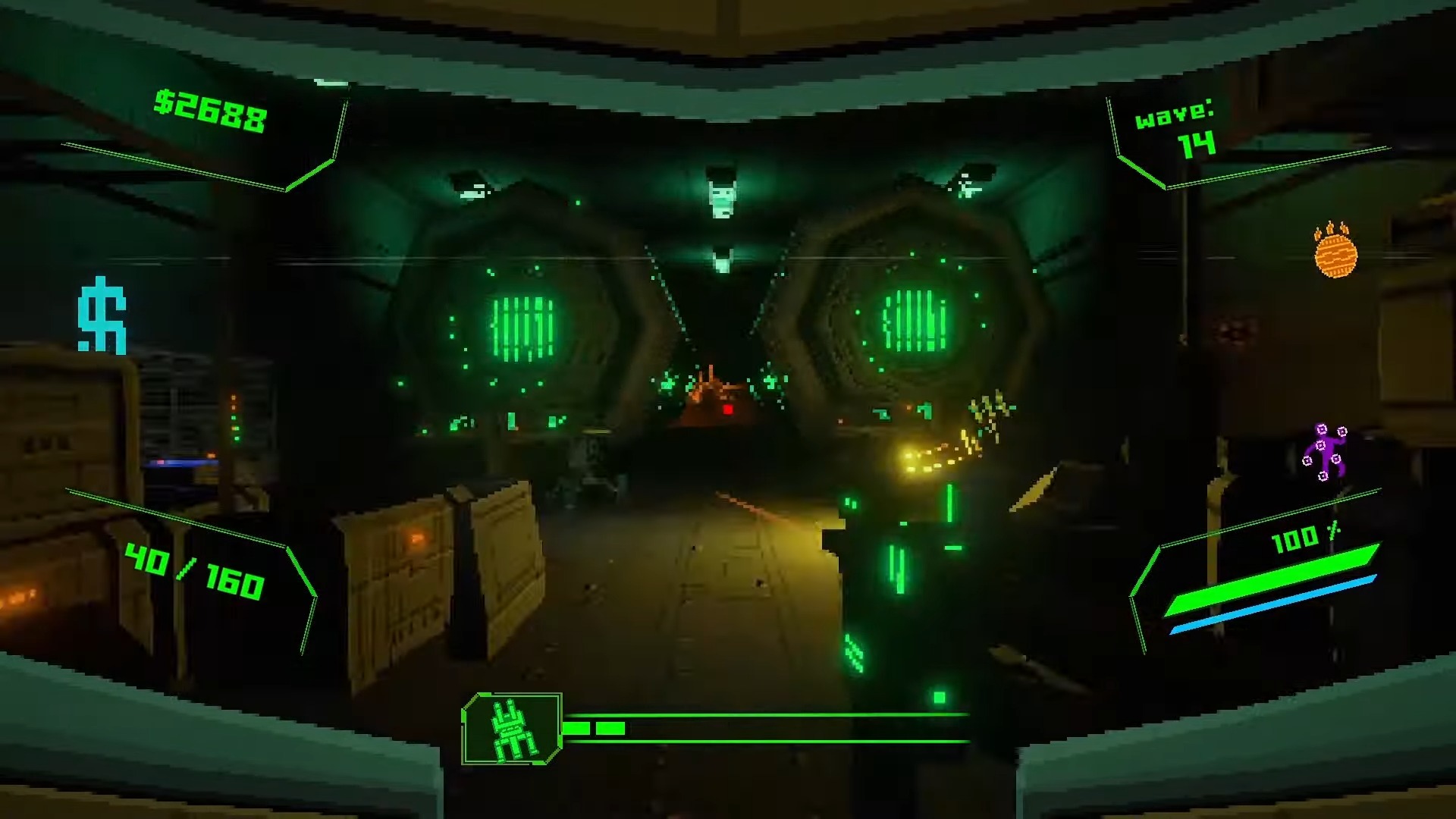Click the cyan dollar sign icon
Image resolution: width=1456 pixels, height=819 pixels.
pos(102,315)
